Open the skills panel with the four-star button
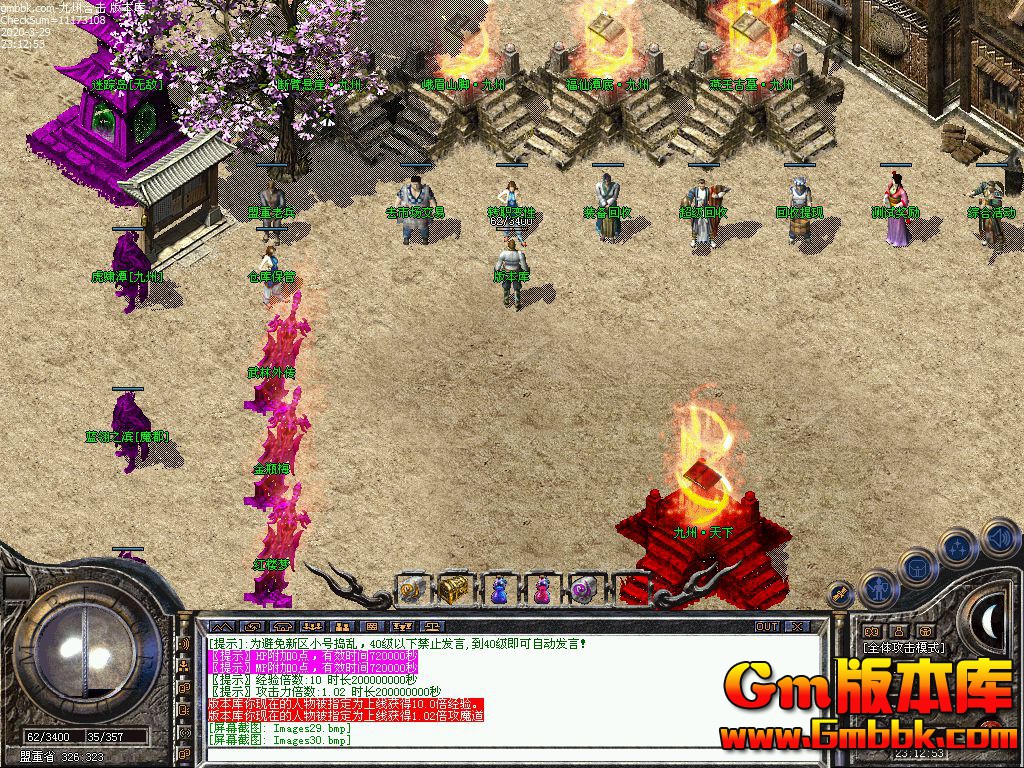This screenshot has width=1024, height=768. click(x=957, y=547)
